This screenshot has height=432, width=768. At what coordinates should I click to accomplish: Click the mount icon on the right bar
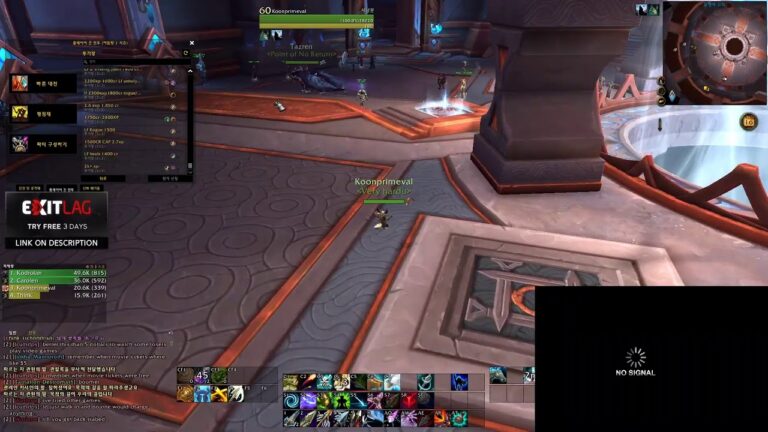[x=498, y=375]
